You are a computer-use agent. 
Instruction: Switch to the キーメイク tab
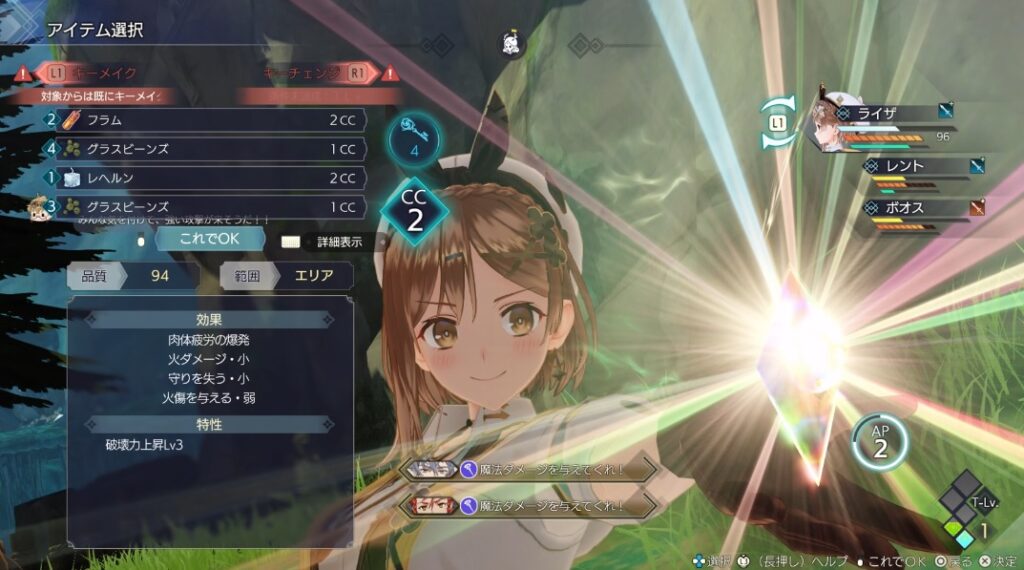point(100,73)
